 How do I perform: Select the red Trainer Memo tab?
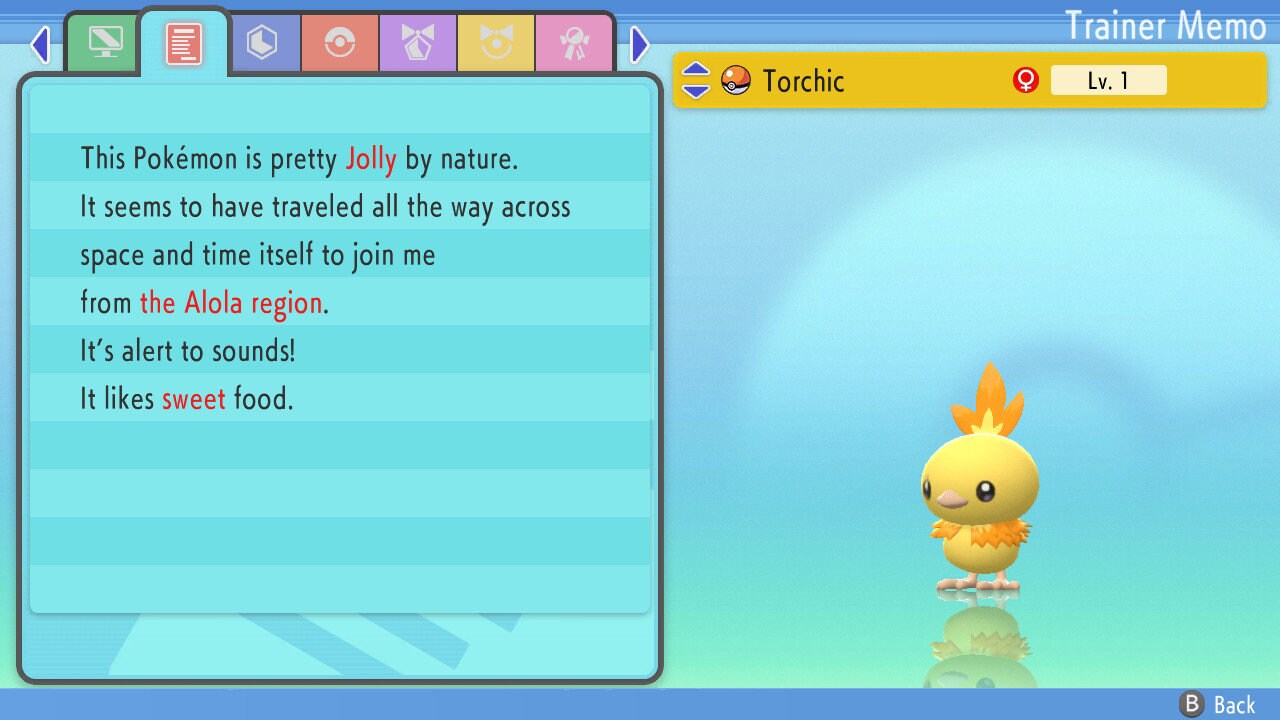(x=184, y=42)
